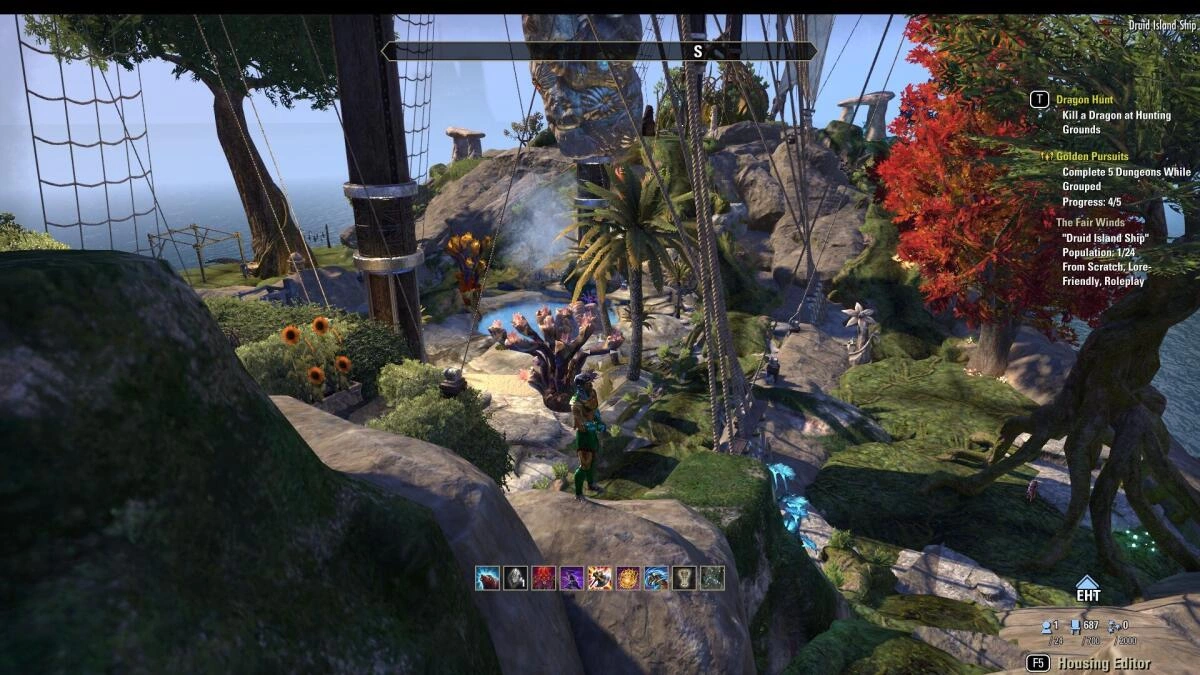Use the grey stone figure ability
Screen dimensions: 1200x675
point(515,577)
